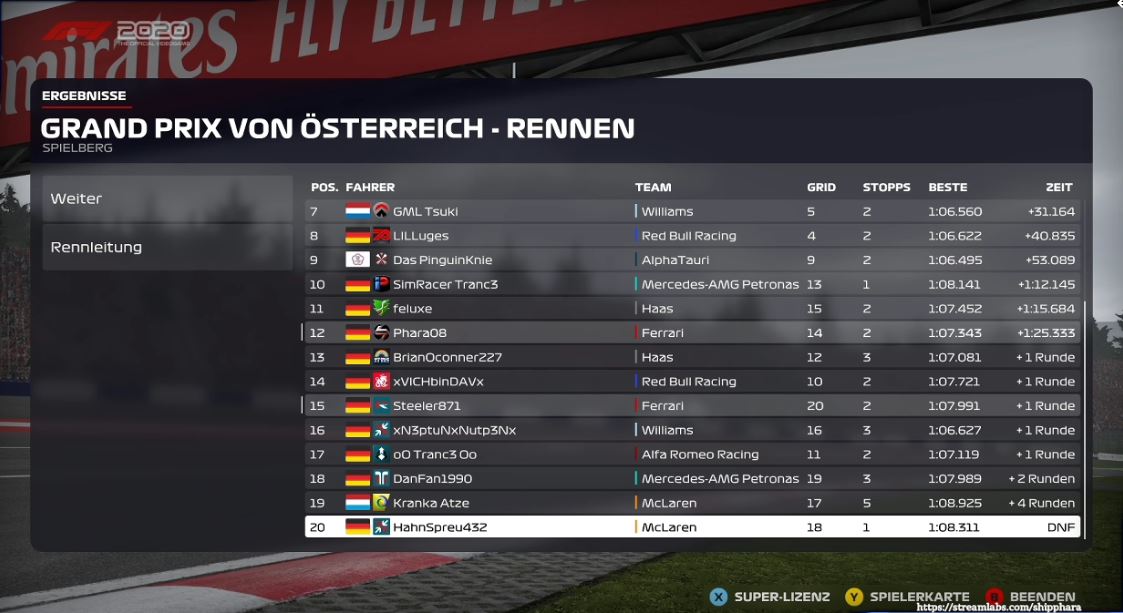Choose the xN3ptuNxNutp3Nx row
The image size is (1123, 613).
pos(692,430)
